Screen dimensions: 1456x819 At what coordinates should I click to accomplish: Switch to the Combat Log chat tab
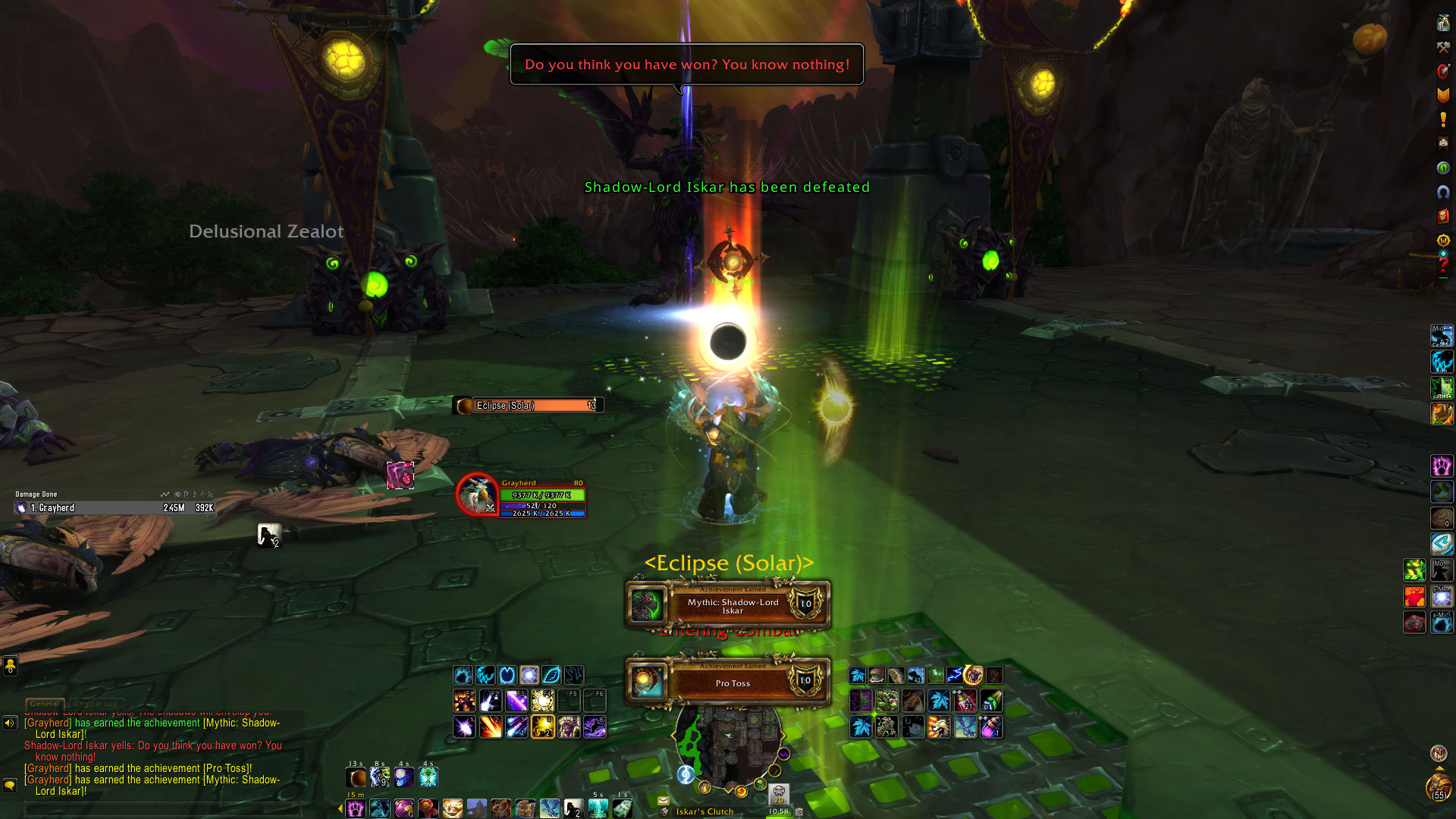point(96,704)
